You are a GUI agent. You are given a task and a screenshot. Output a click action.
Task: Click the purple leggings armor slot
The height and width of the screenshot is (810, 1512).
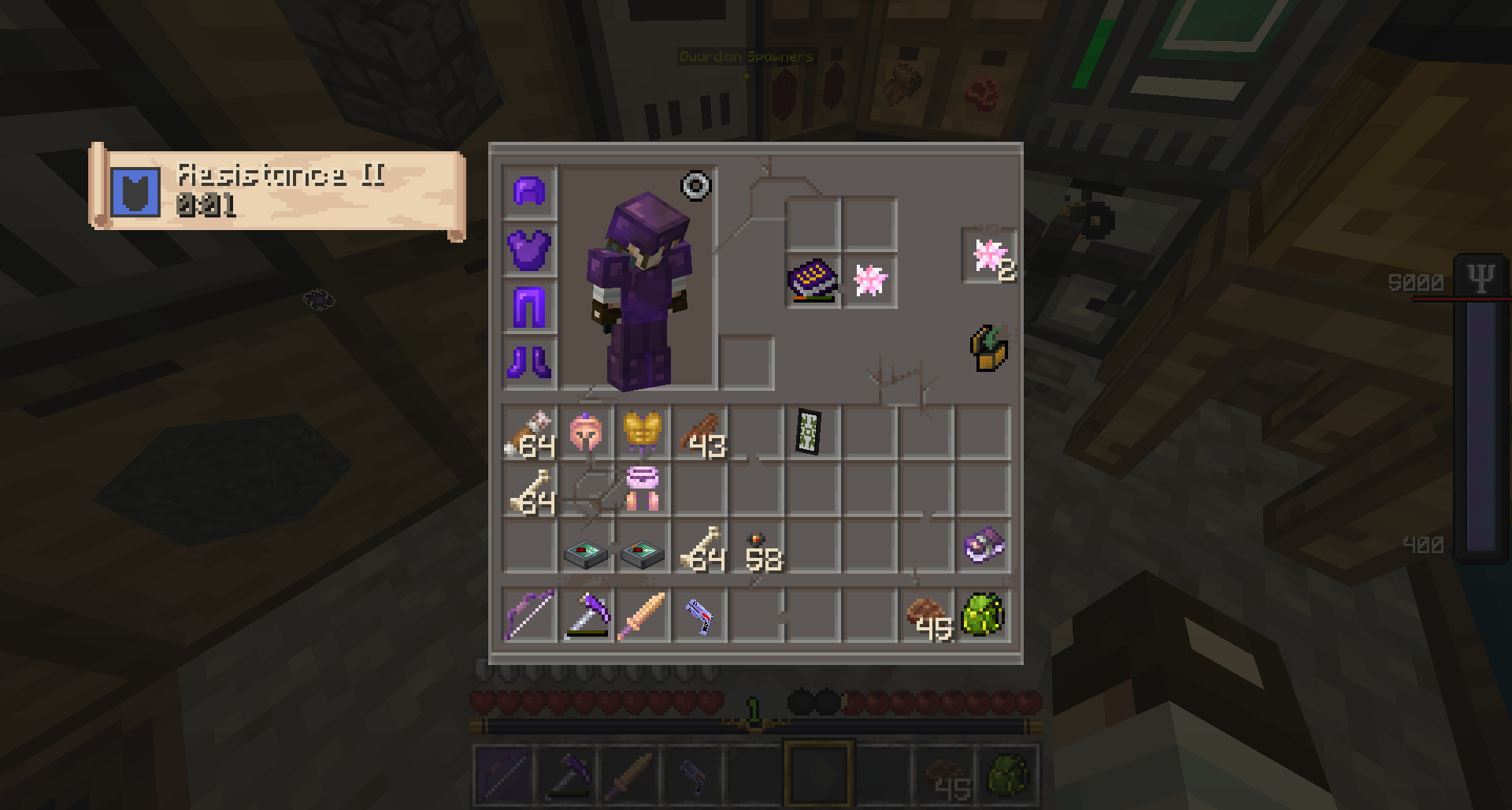[529, 307]
